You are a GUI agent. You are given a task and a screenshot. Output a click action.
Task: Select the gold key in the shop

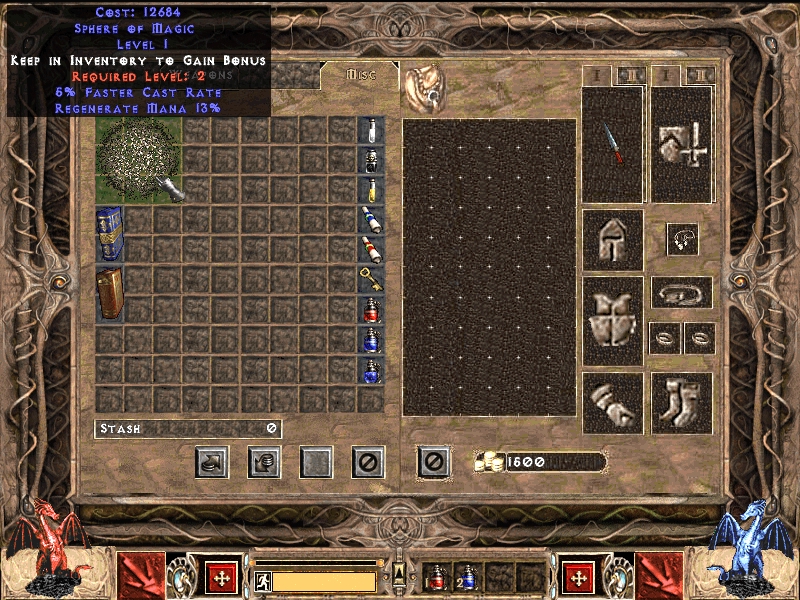370,279
